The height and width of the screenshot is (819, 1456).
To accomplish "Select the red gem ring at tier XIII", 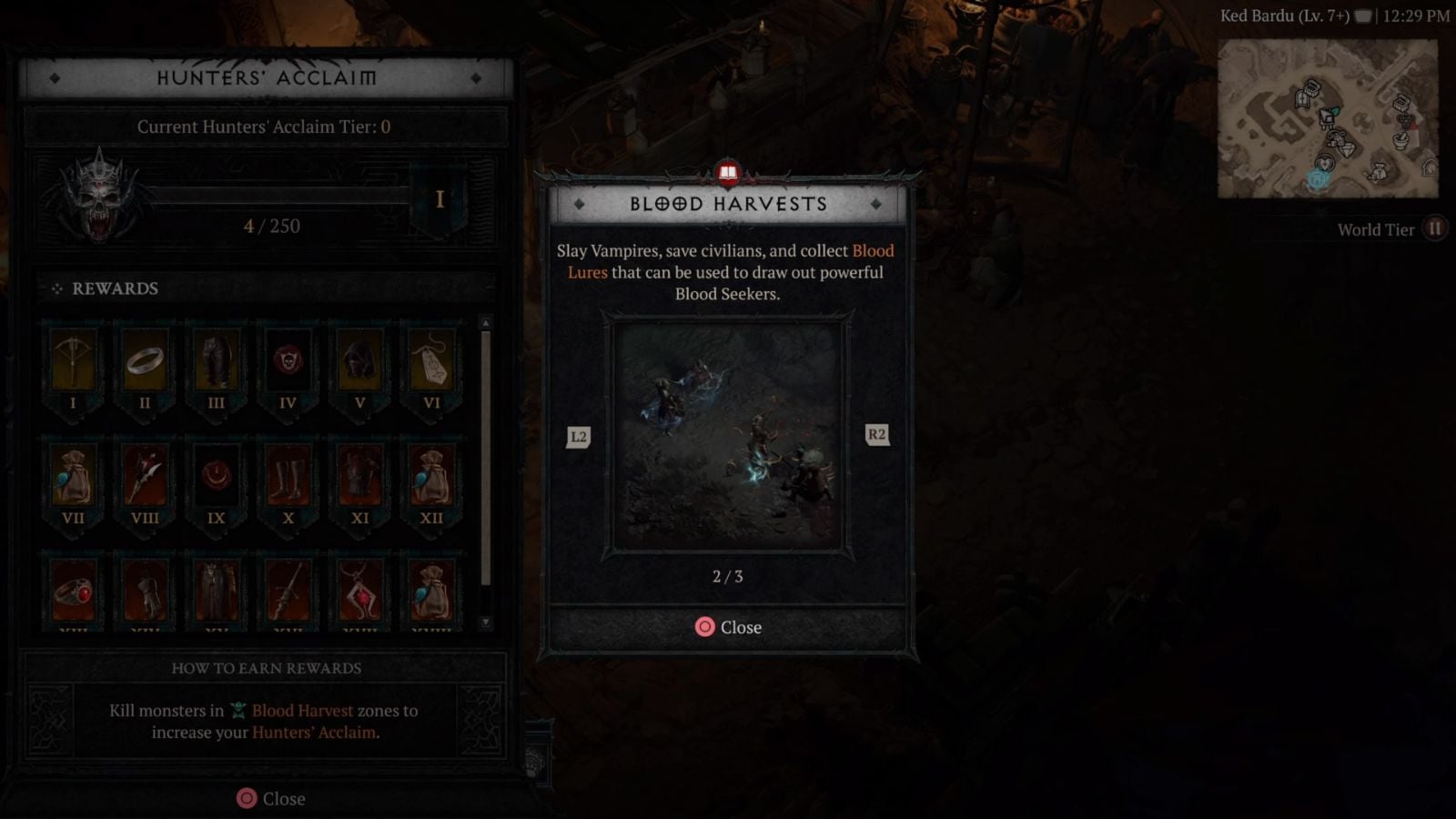I will [73, 591].
